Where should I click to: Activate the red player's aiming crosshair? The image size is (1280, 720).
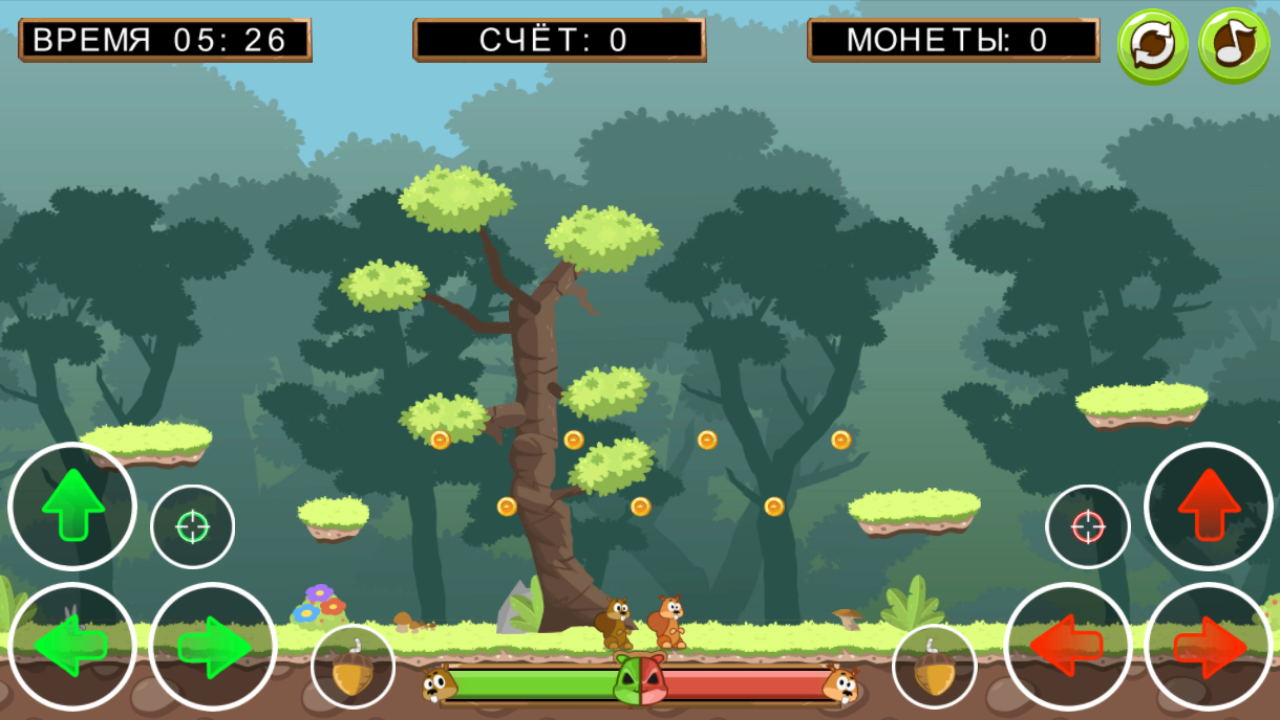pyautogui.click(x=1088, y=525)
